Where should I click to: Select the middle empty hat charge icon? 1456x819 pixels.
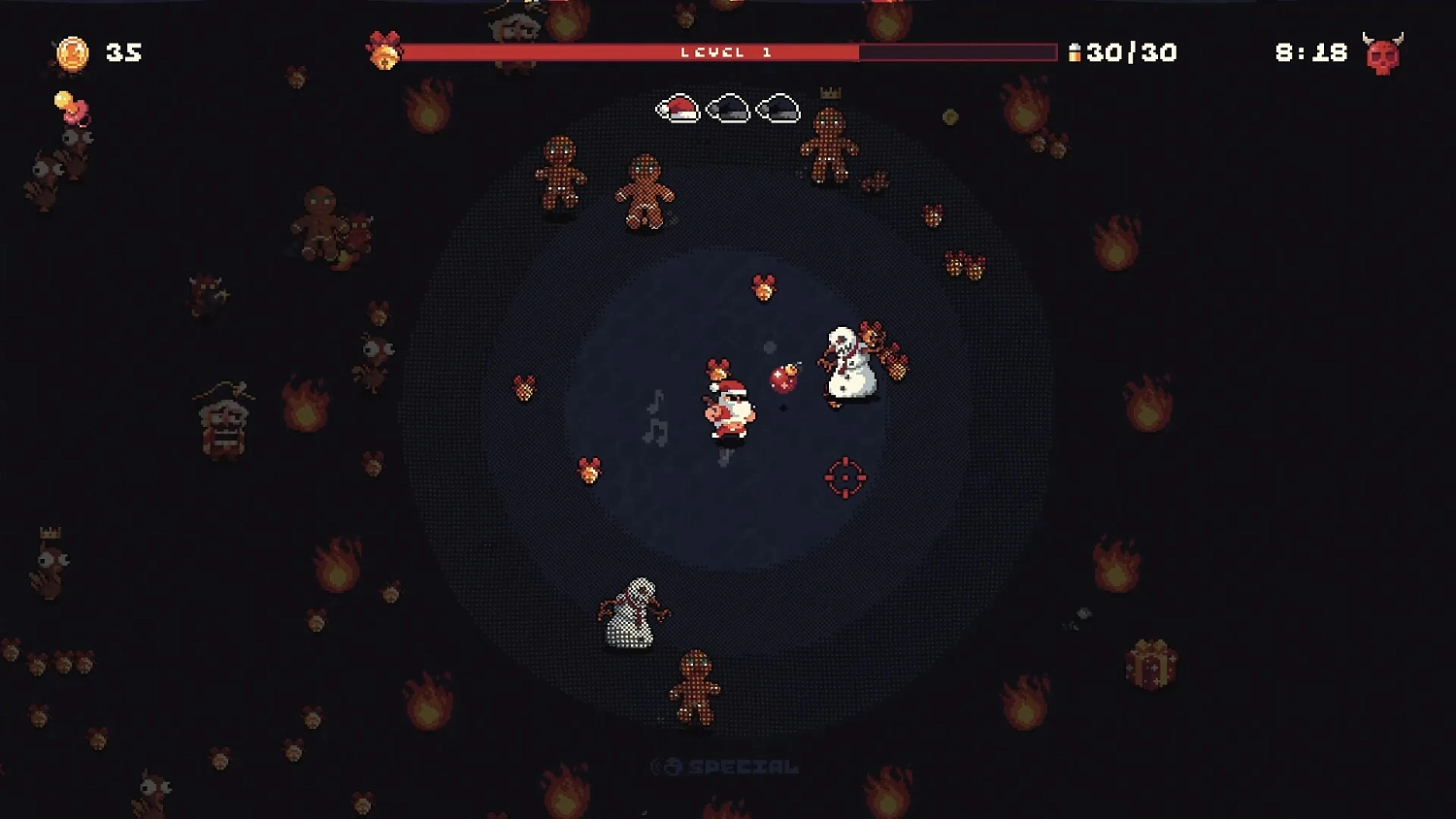click(x=728, y=109)
